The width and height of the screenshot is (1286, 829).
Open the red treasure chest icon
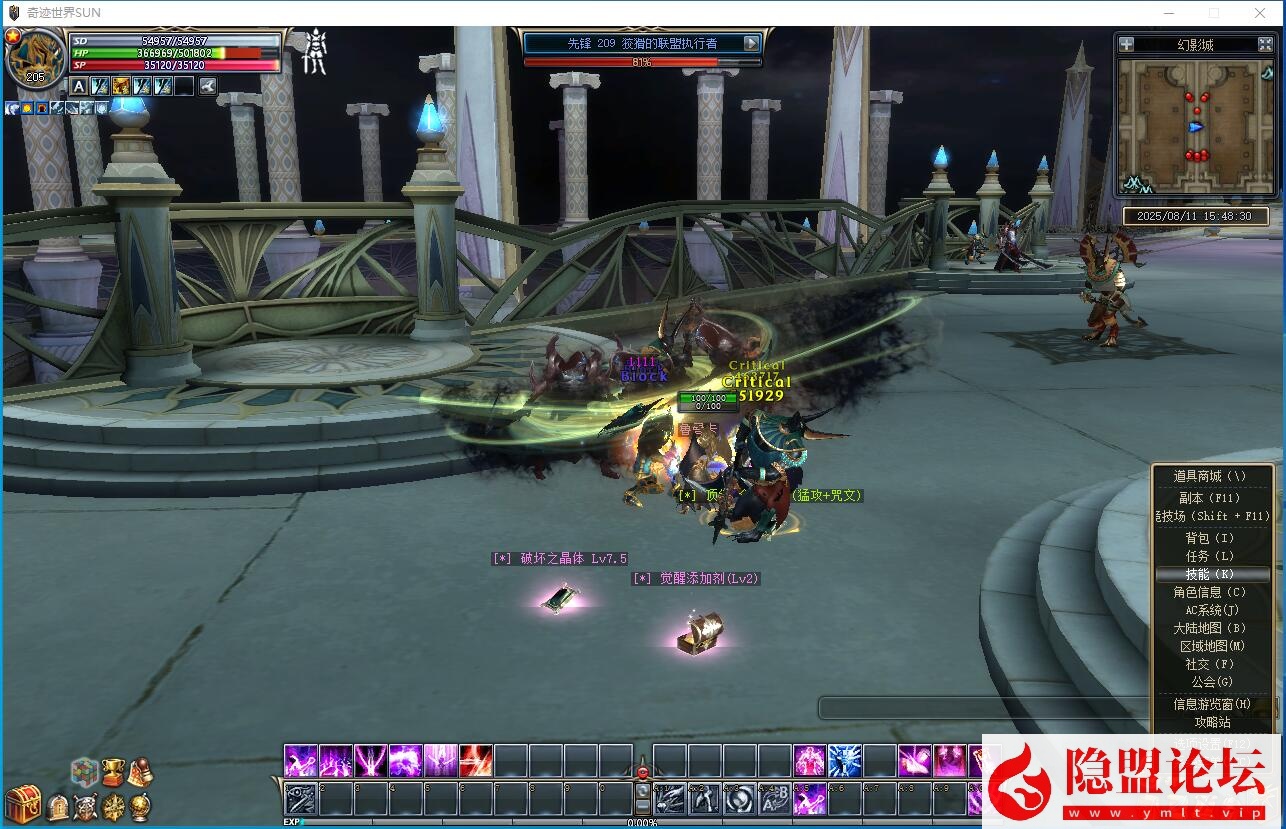coord(22,803)
